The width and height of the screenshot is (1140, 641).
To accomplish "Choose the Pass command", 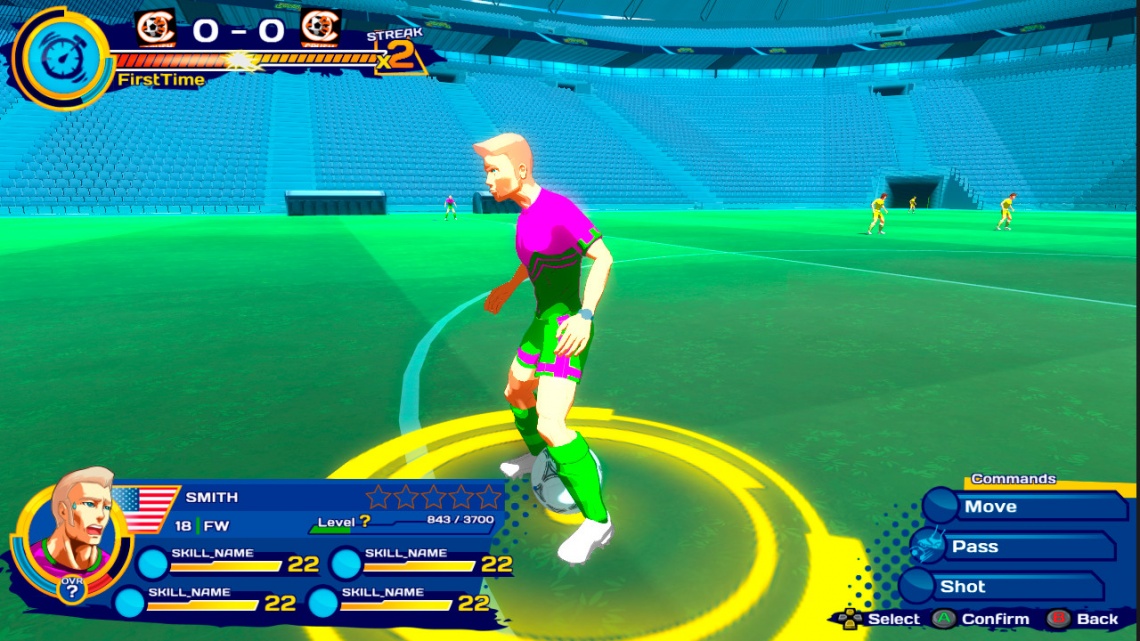I will 1012,547.
